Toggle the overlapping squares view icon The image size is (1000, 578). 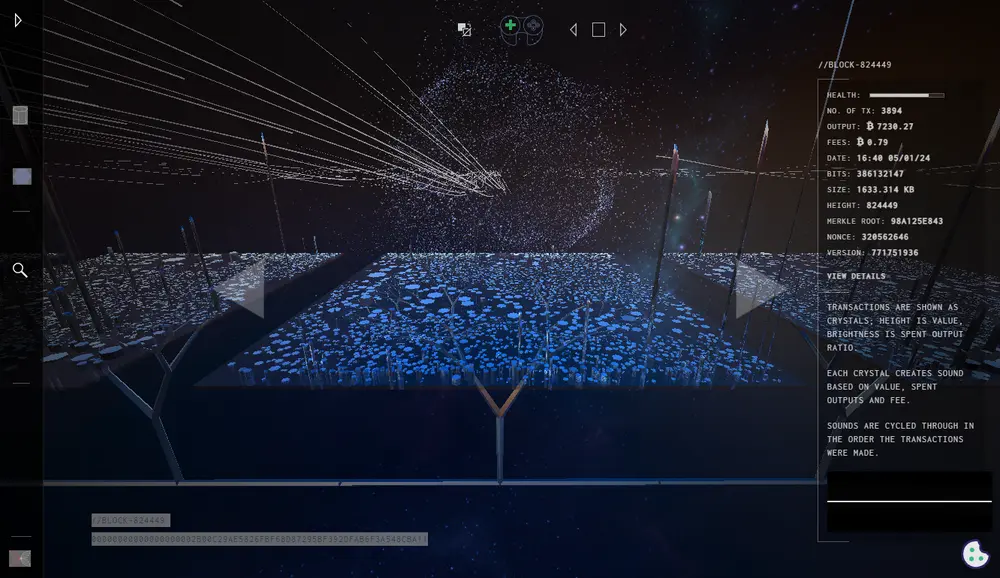point(464,30)
